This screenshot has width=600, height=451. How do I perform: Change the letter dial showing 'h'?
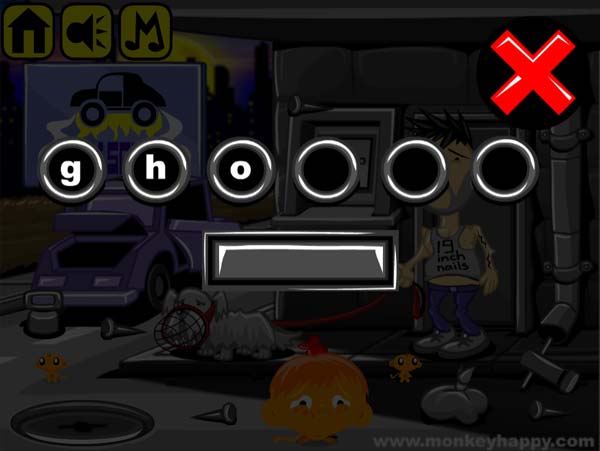[155, 168]
